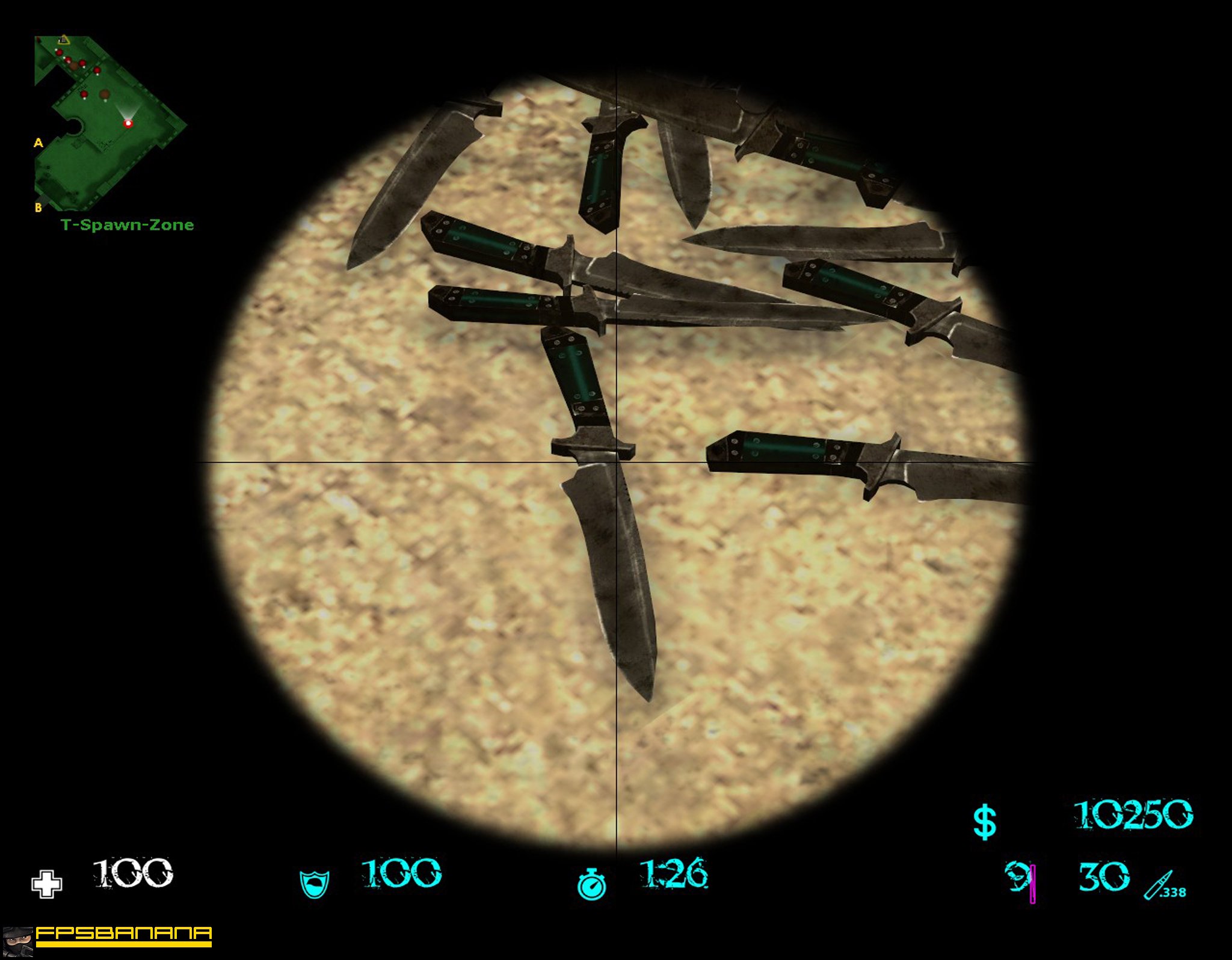The height and width of the screenshot is (960, 1232).
Task: Select the health cross icon
Action: 47,884
